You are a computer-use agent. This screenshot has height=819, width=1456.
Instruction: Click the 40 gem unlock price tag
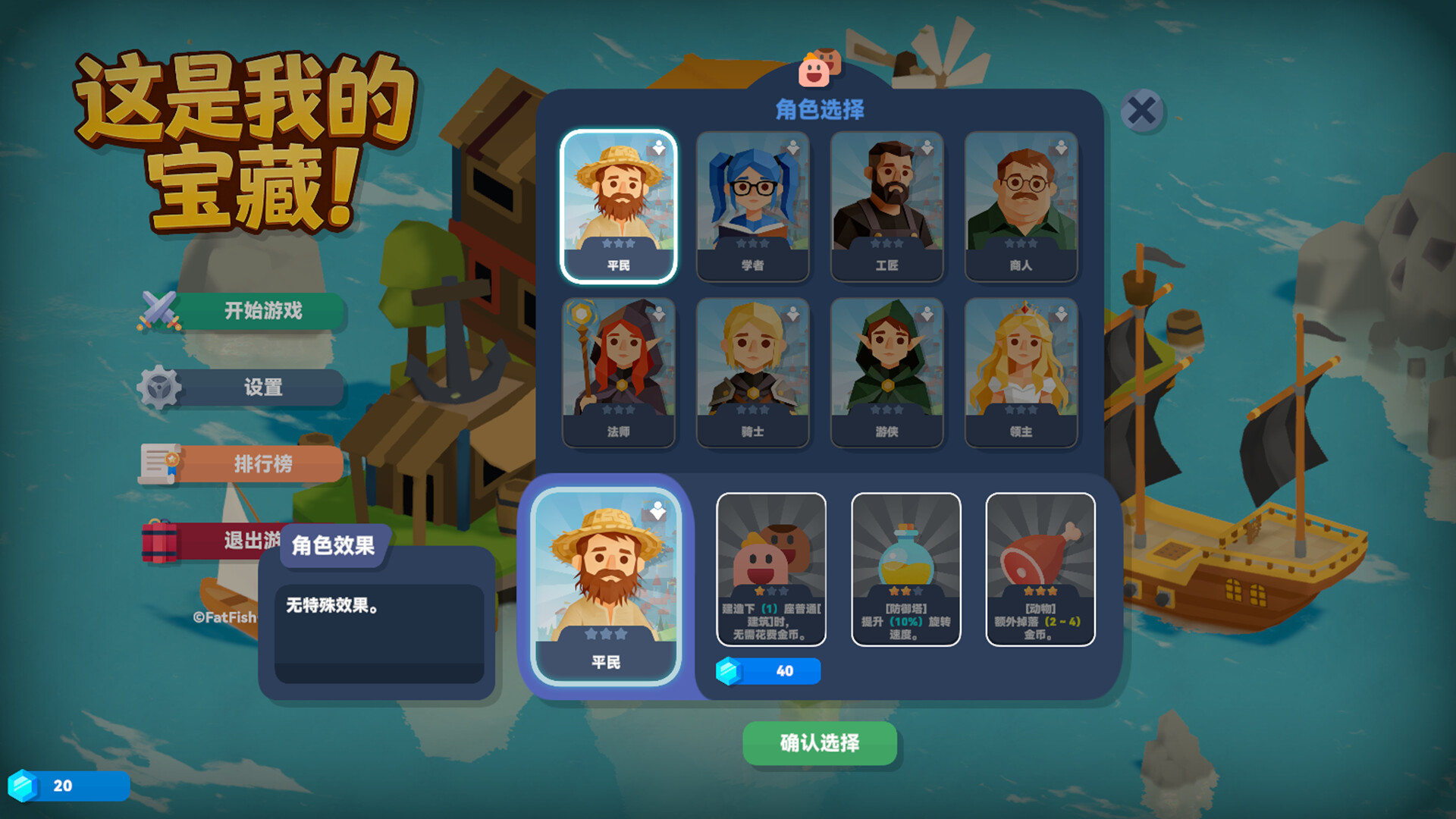pos(768,670)
